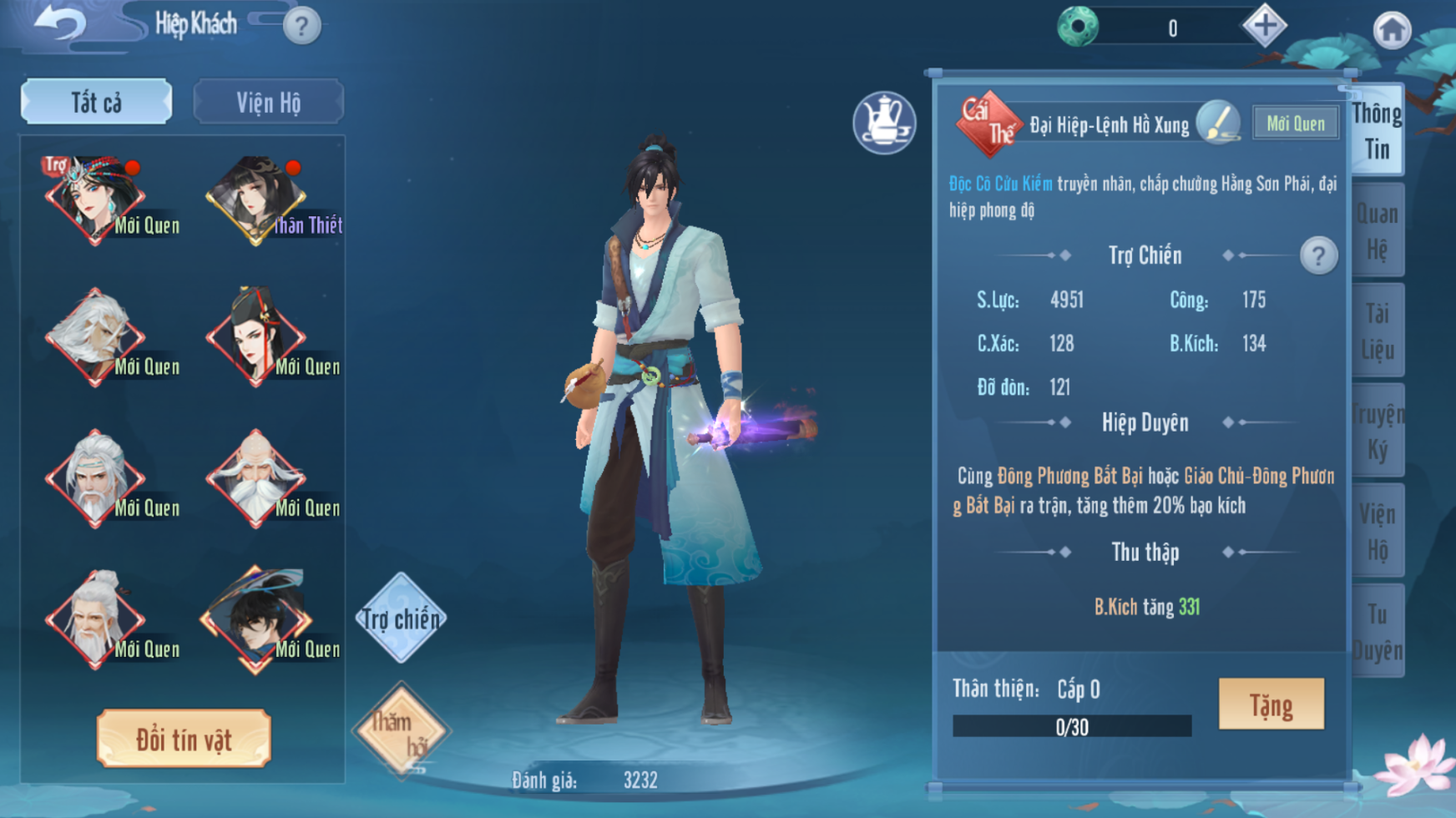Switch to the Tài Liệu side tab
1456x818 pixels.
coord(1377,331)
